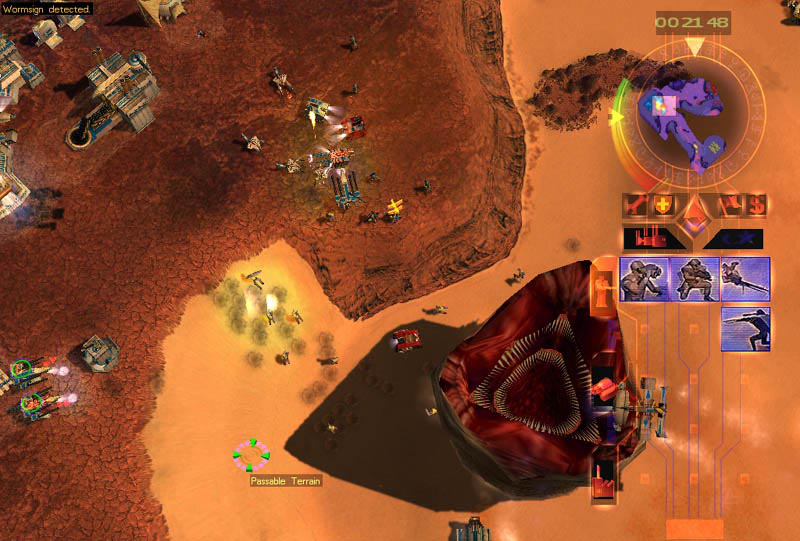Train the scout with binoculars

tap(644, 279)
